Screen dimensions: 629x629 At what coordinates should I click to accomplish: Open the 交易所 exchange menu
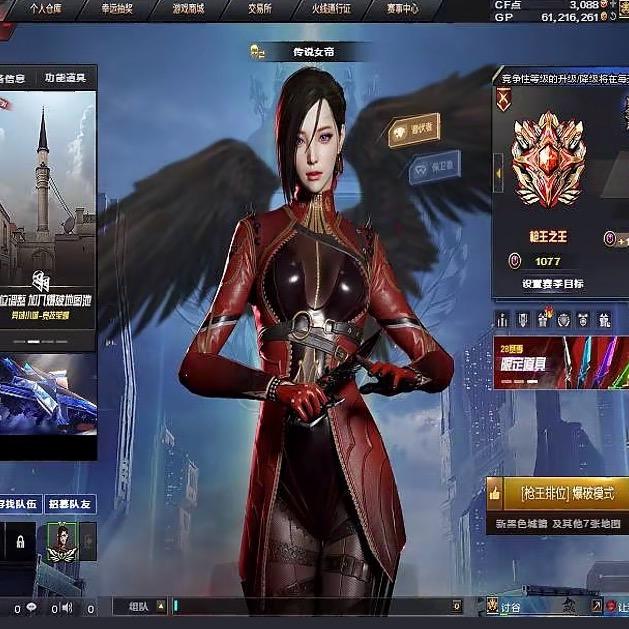coord(255,8)
